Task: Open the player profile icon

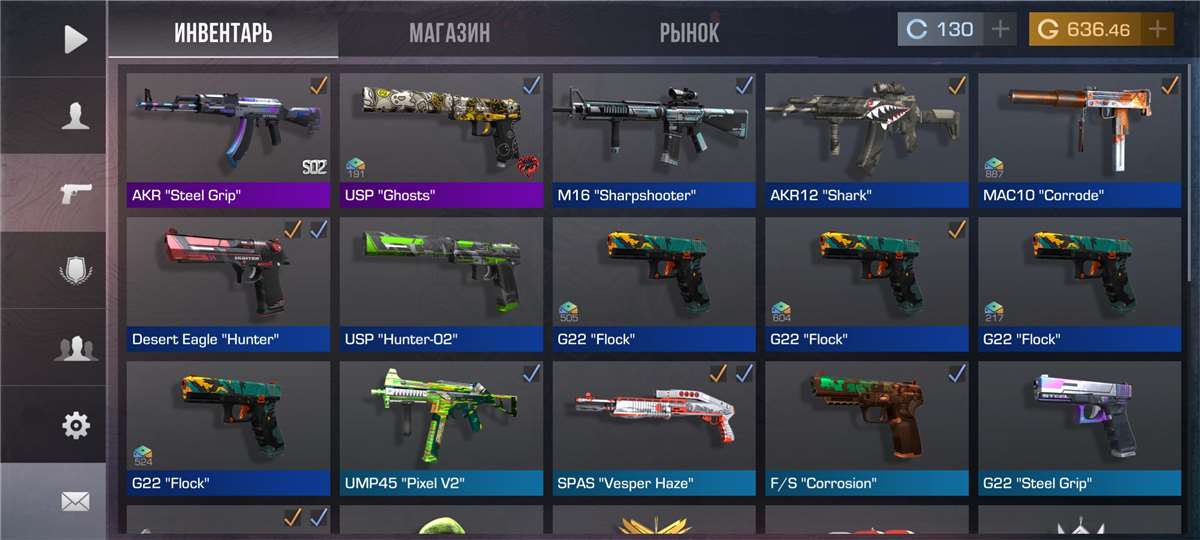Action: click(x=75, y=116)
